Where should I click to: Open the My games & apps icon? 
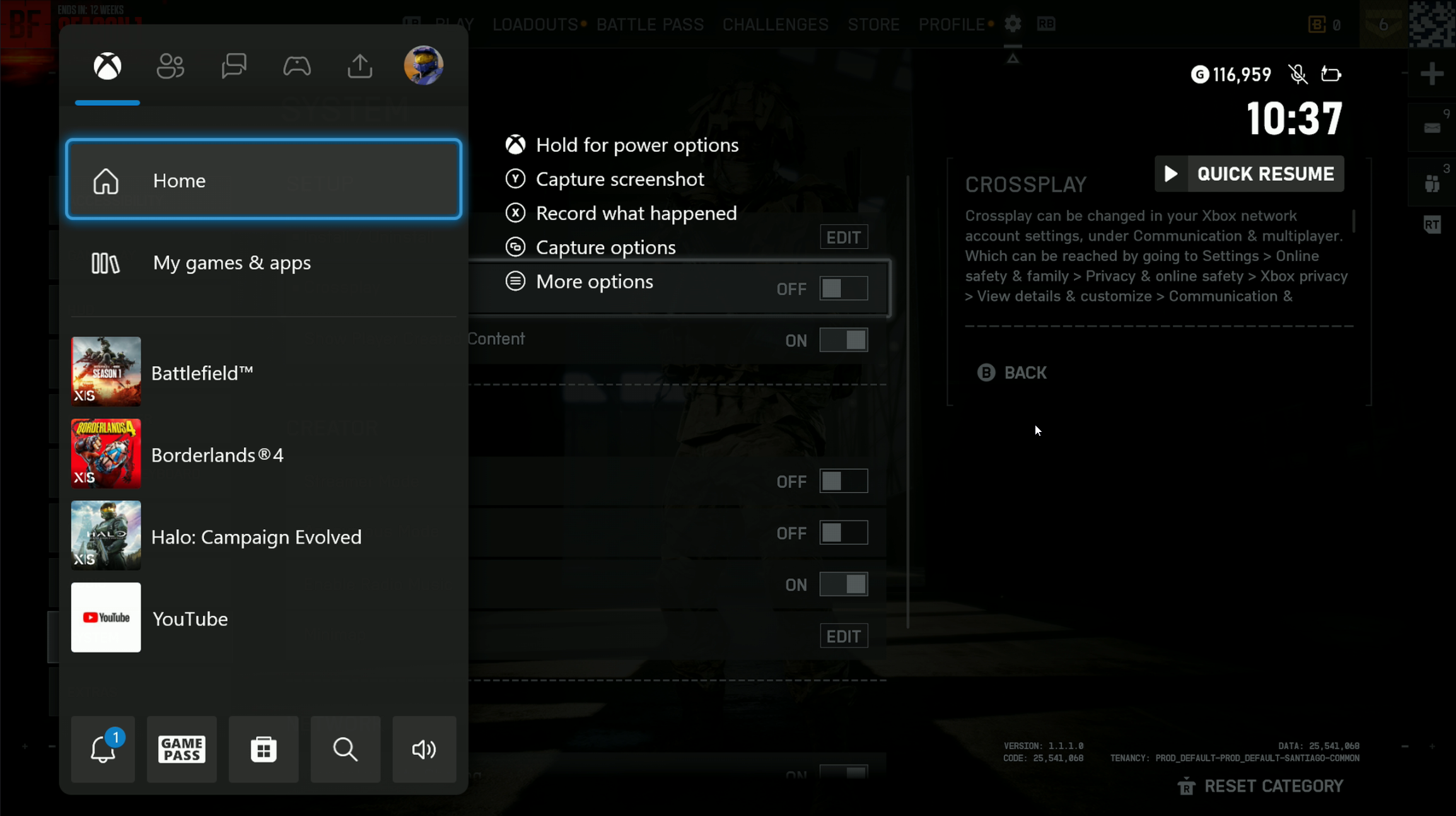232,263
